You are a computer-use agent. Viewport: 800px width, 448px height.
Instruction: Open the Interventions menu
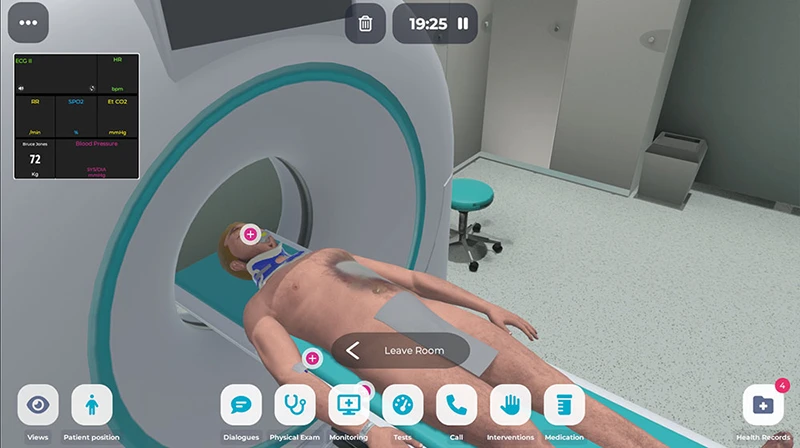511,405
